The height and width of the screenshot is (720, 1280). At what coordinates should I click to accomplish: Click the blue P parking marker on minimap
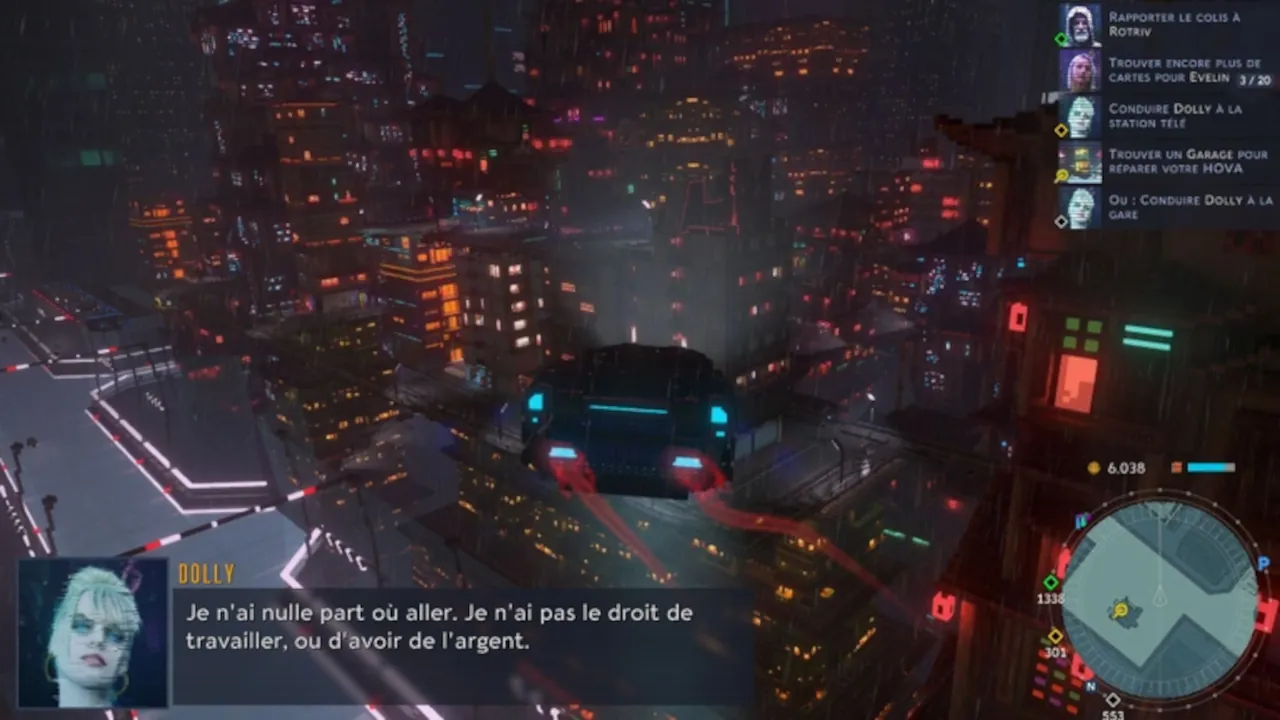[1263, 564]
